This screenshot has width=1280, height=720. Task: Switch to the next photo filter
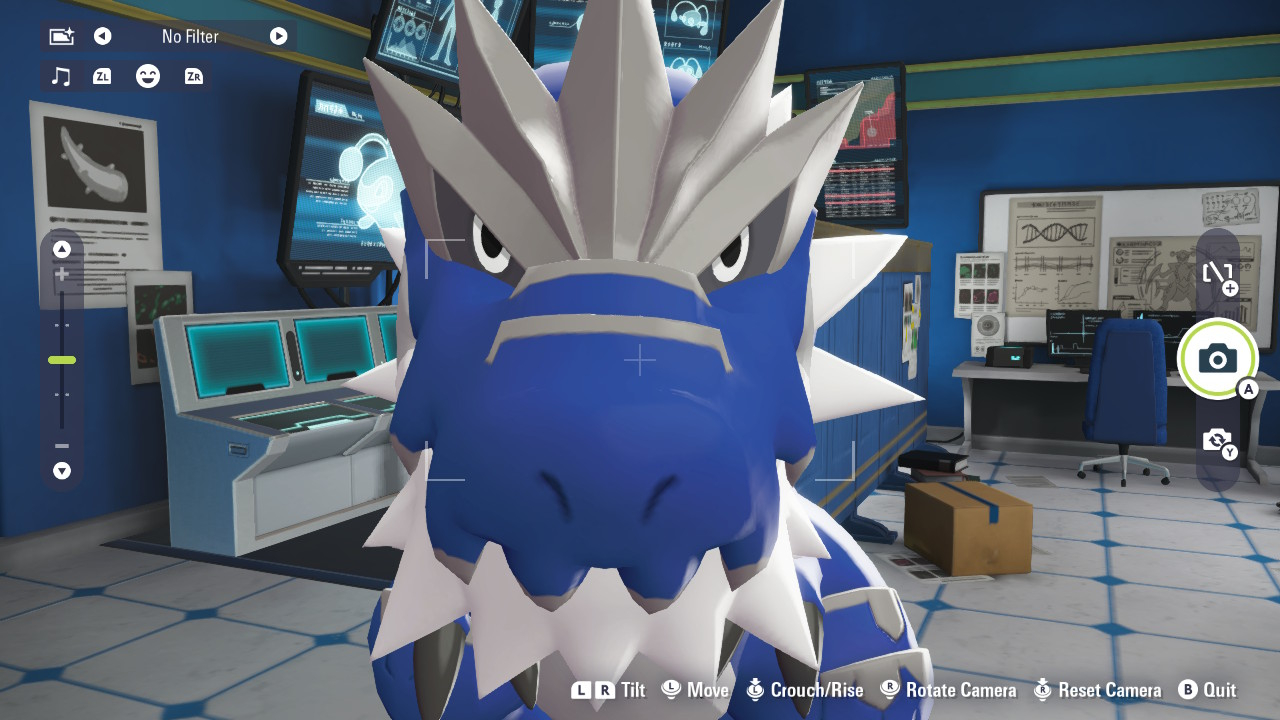click(x=278, y=37)
